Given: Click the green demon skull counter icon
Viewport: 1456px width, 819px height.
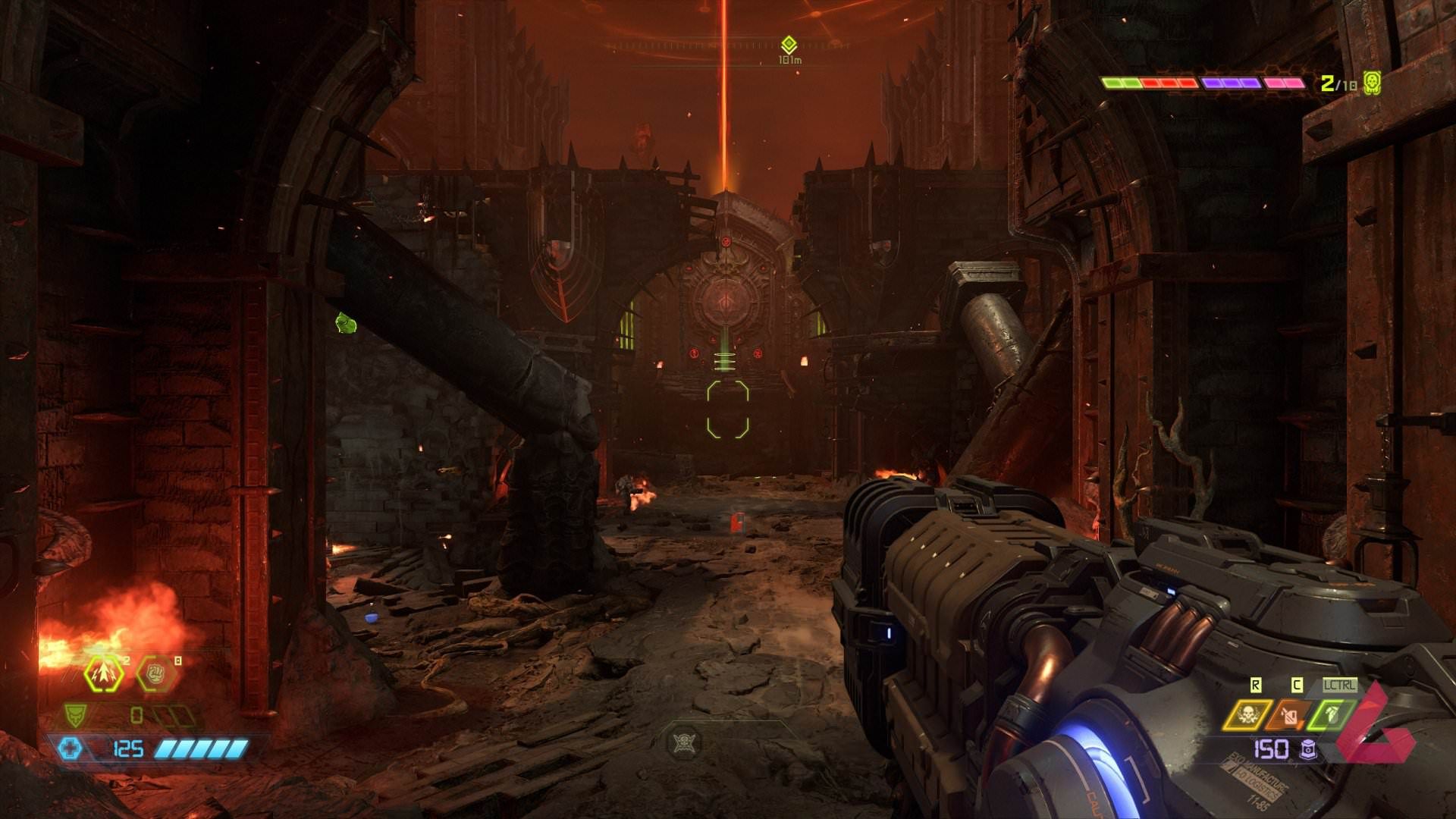Looking at the screenshot, I should point(1372,82).
